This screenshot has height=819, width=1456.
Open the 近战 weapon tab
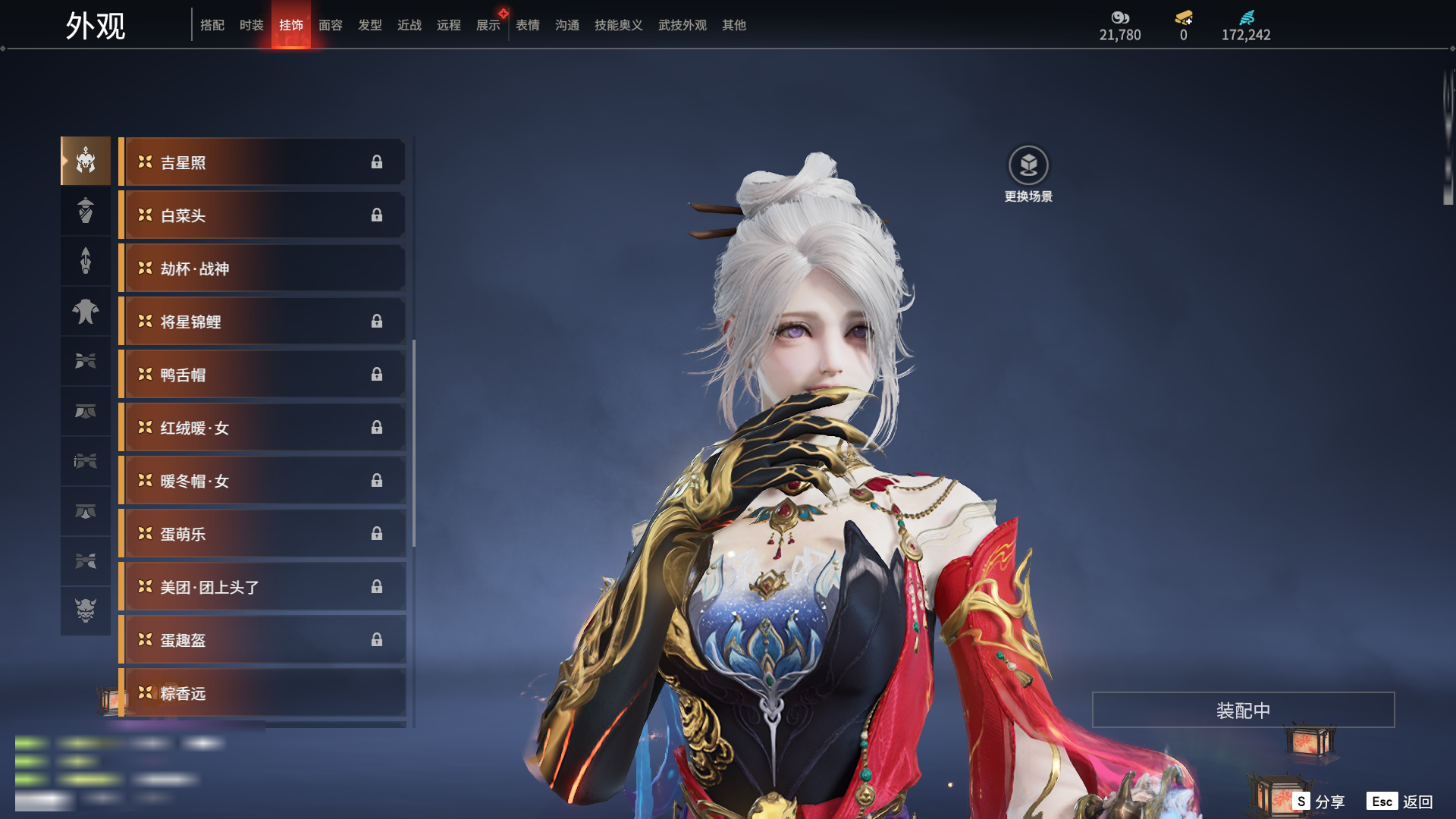click(409, 25)
